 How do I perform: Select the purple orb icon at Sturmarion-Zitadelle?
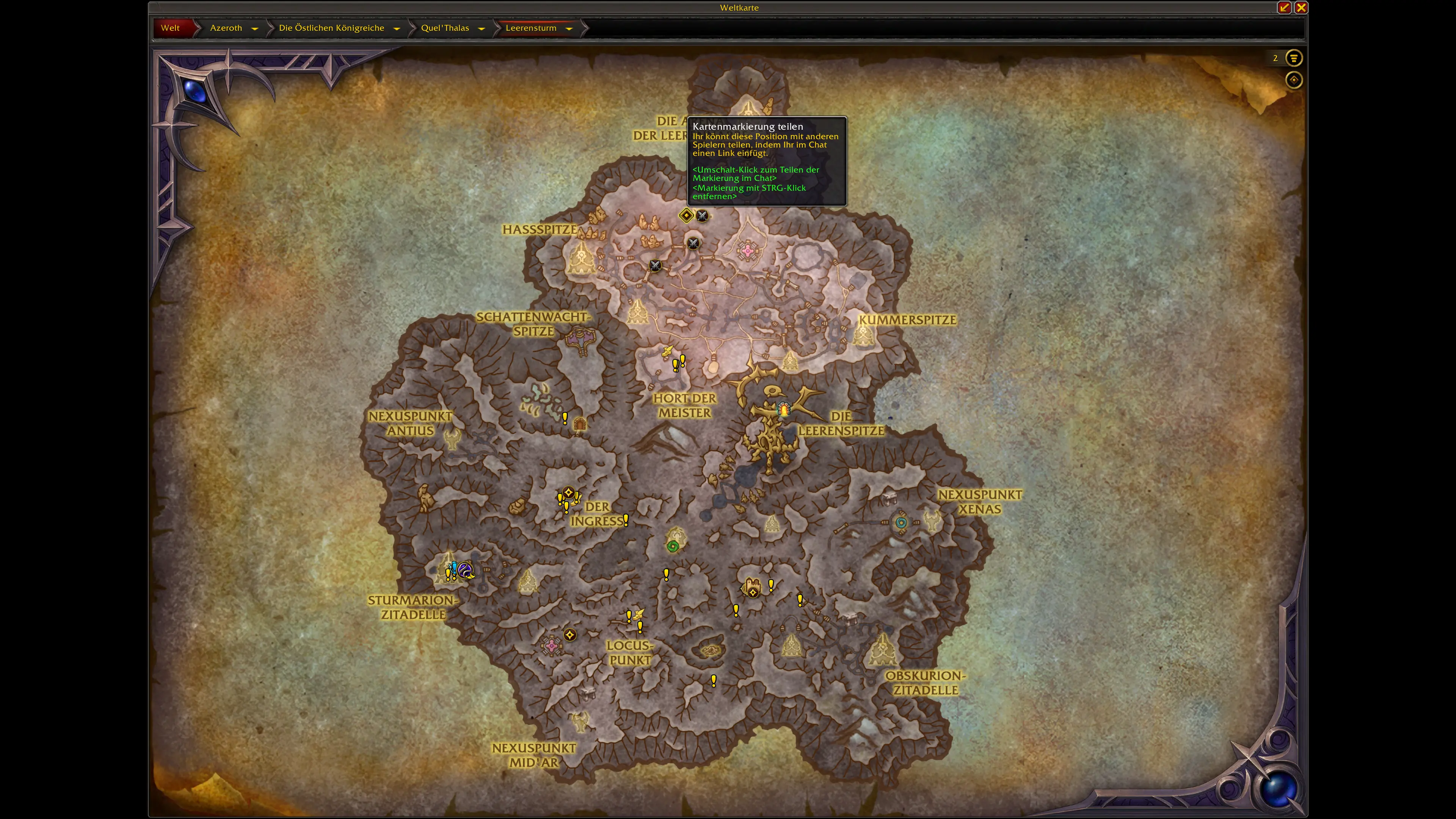point(465,570)
